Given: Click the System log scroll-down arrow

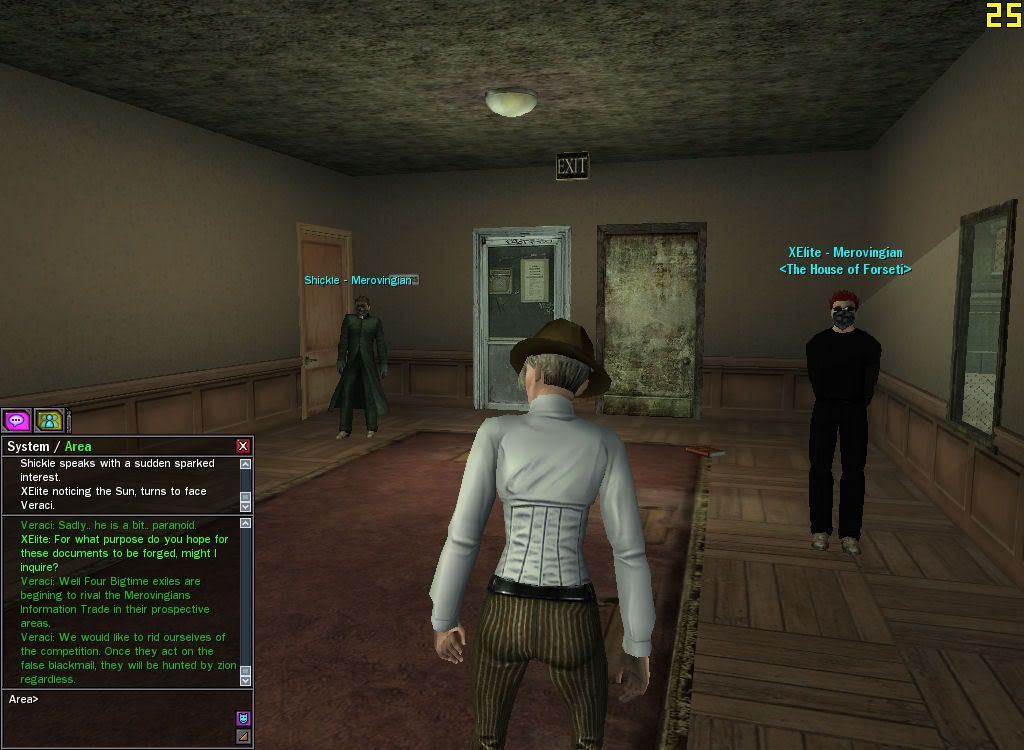Looking at the screenshot, I should tap(246, 506).
